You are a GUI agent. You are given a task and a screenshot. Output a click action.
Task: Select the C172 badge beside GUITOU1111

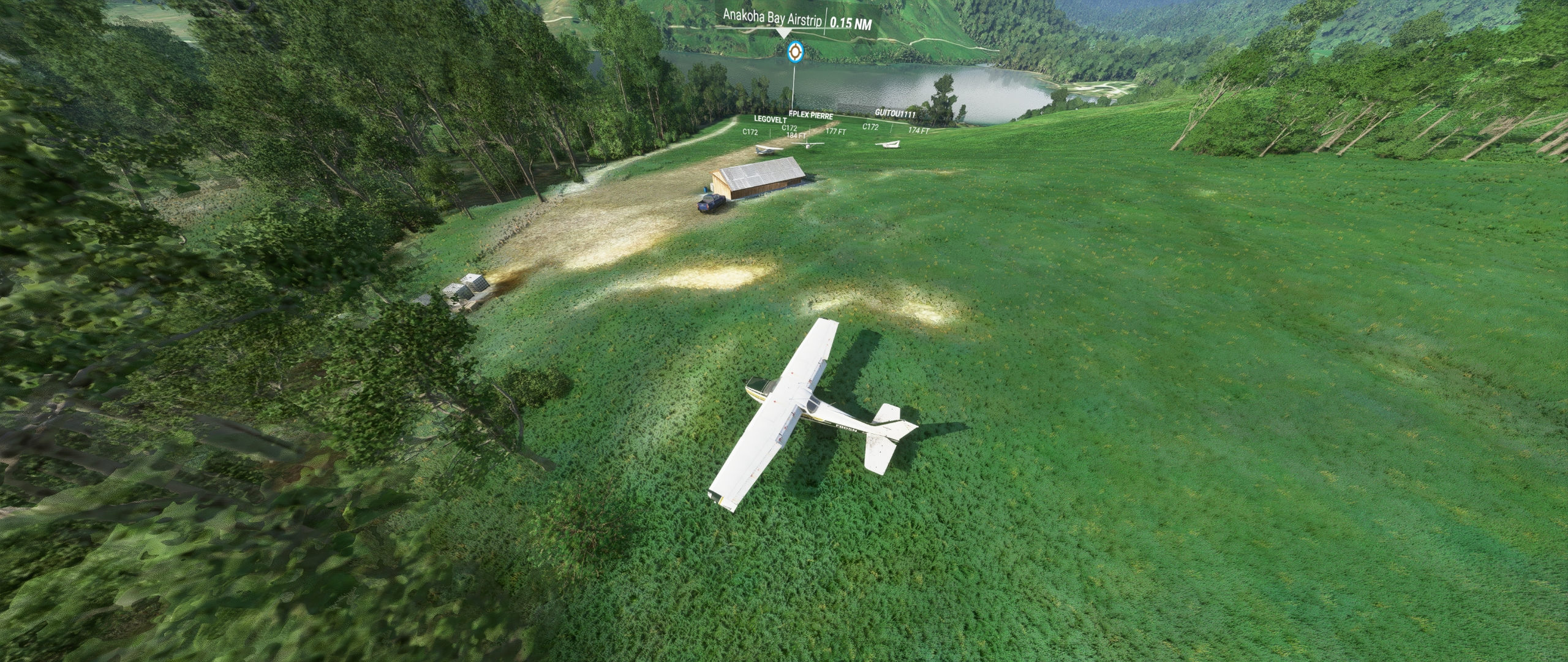tap(871, 127)
